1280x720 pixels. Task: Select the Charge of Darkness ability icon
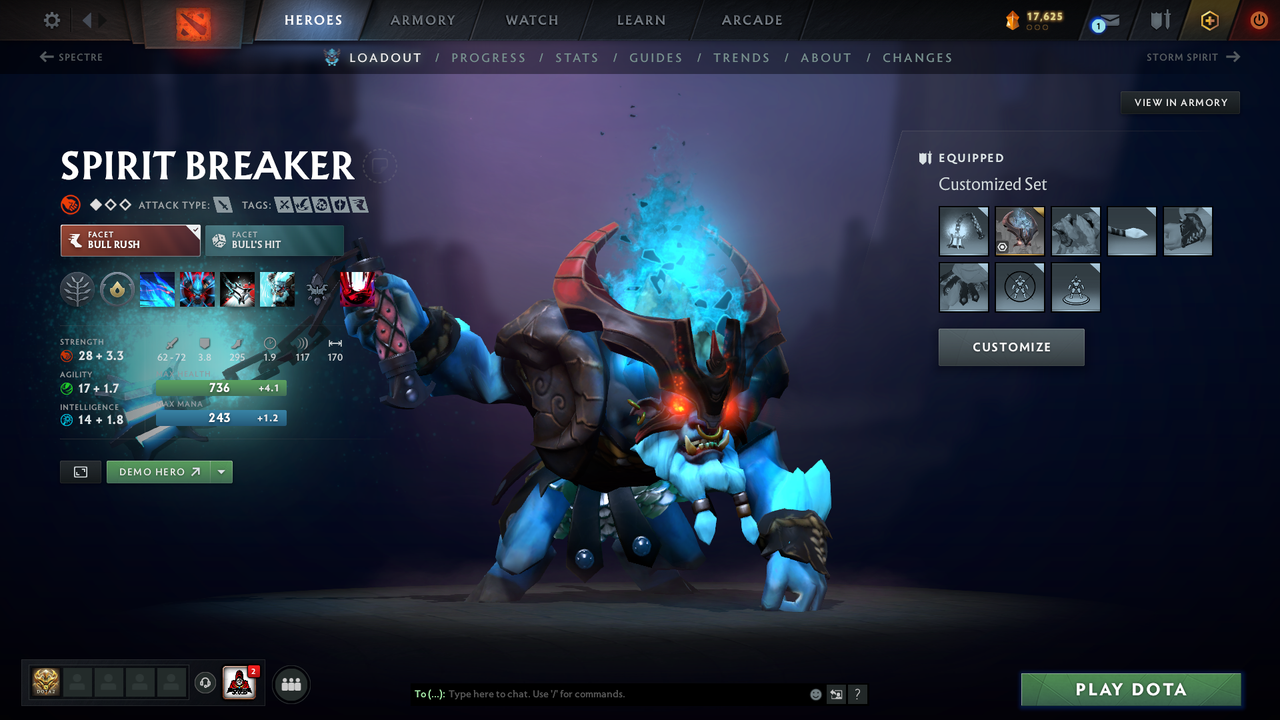157,289
